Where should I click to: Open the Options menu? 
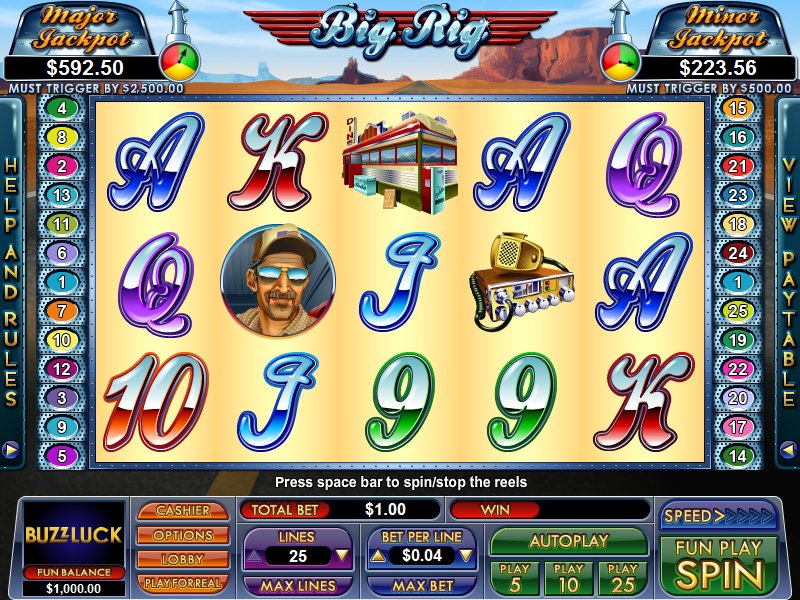coord(183,535)
